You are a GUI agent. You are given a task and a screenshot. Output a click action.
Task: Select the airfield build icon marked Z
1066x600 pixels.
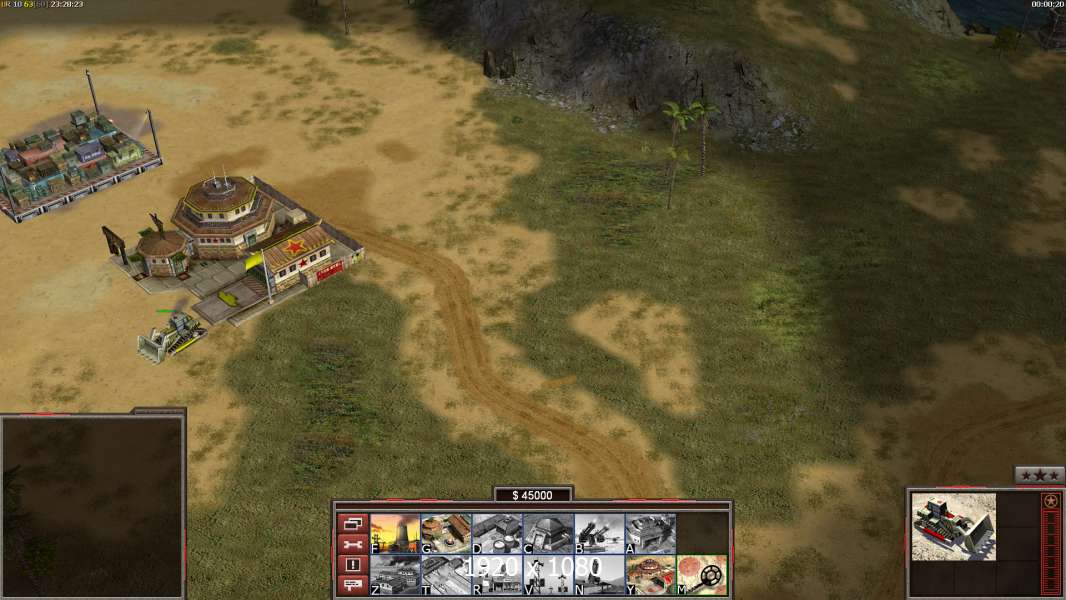point(395,575)
